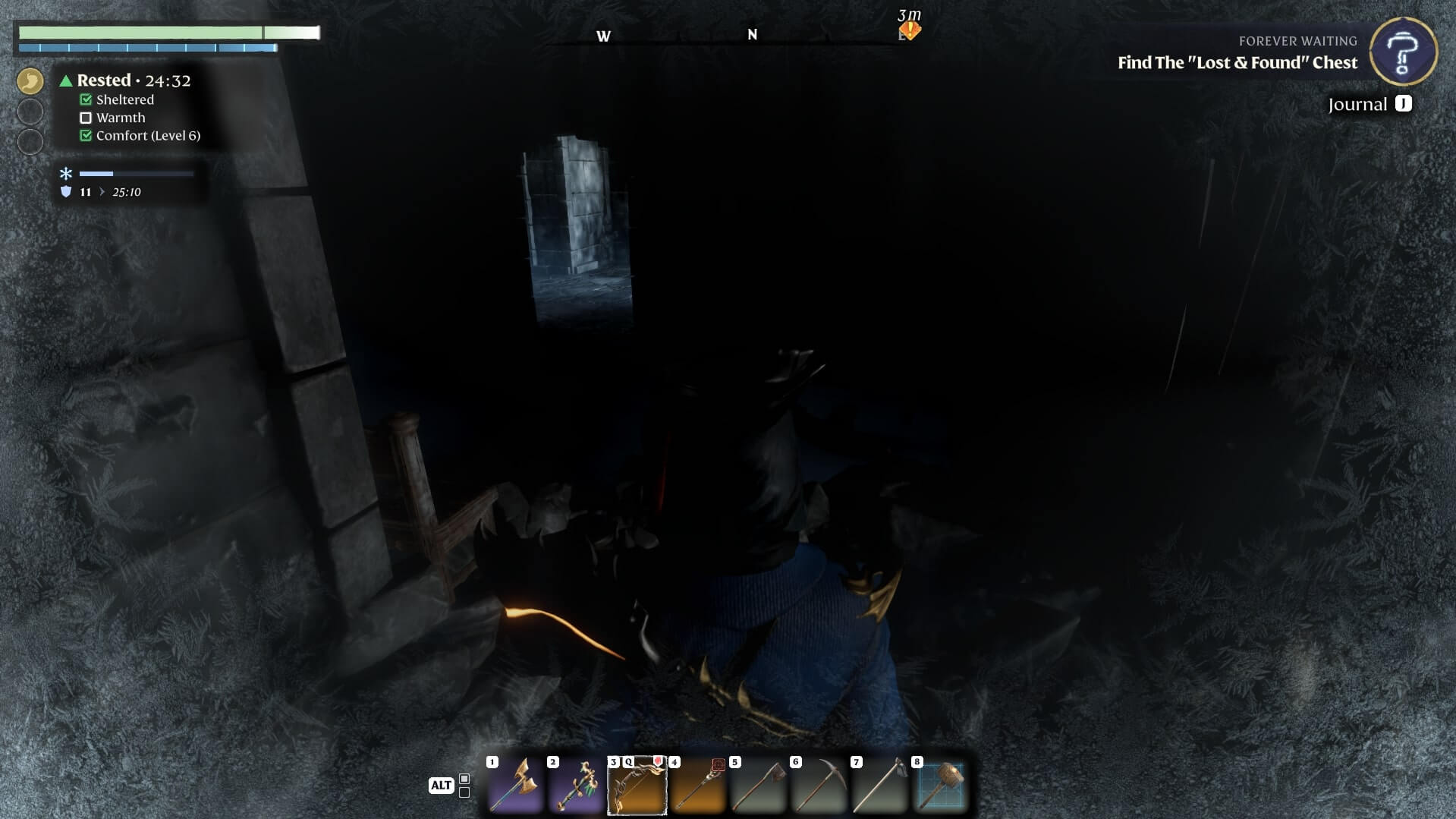
Task: Select the Rested moon buff icon
Action: [x=30, y=81]
